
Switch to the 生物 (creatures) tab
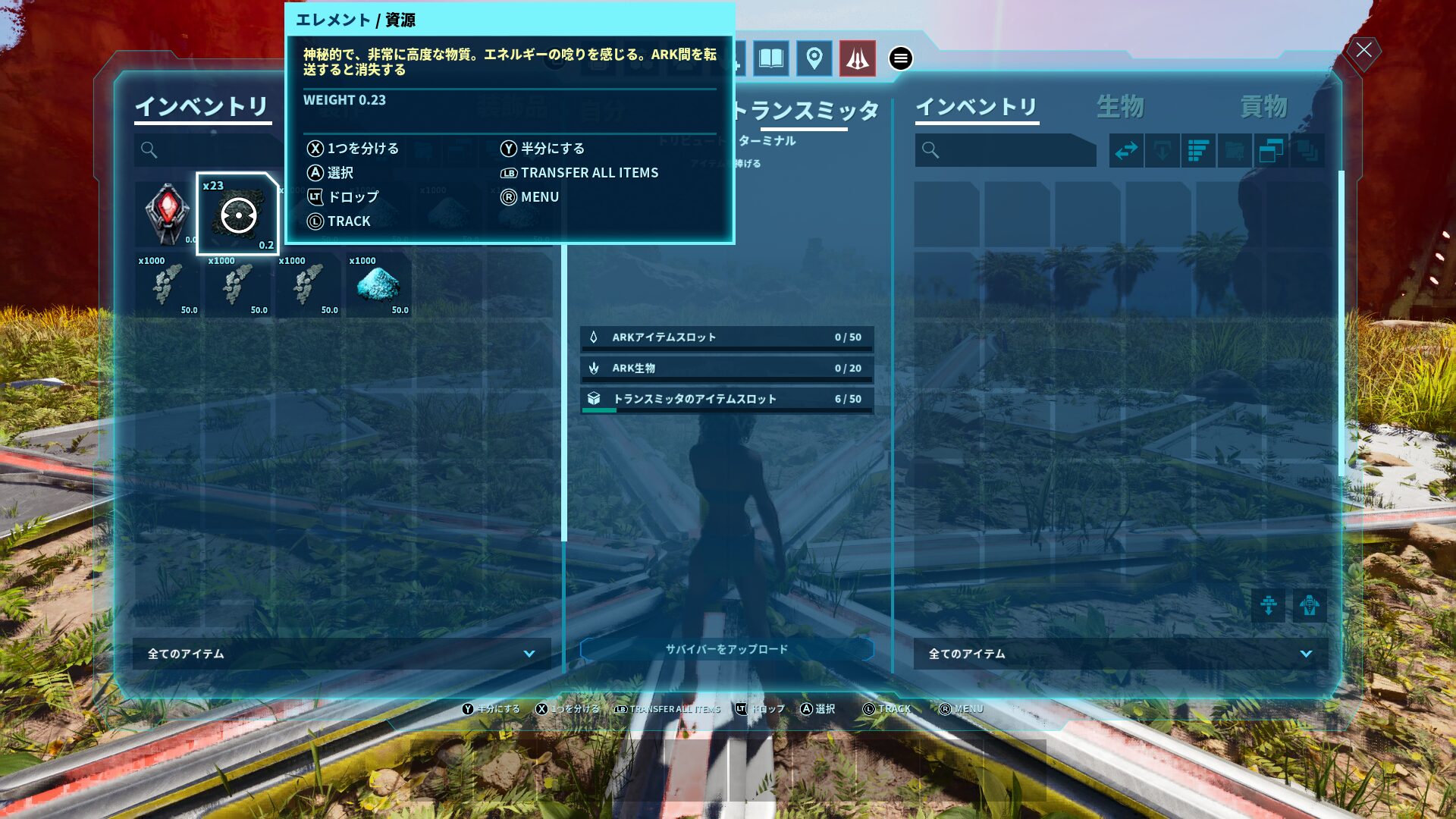tap(1120, 107)
